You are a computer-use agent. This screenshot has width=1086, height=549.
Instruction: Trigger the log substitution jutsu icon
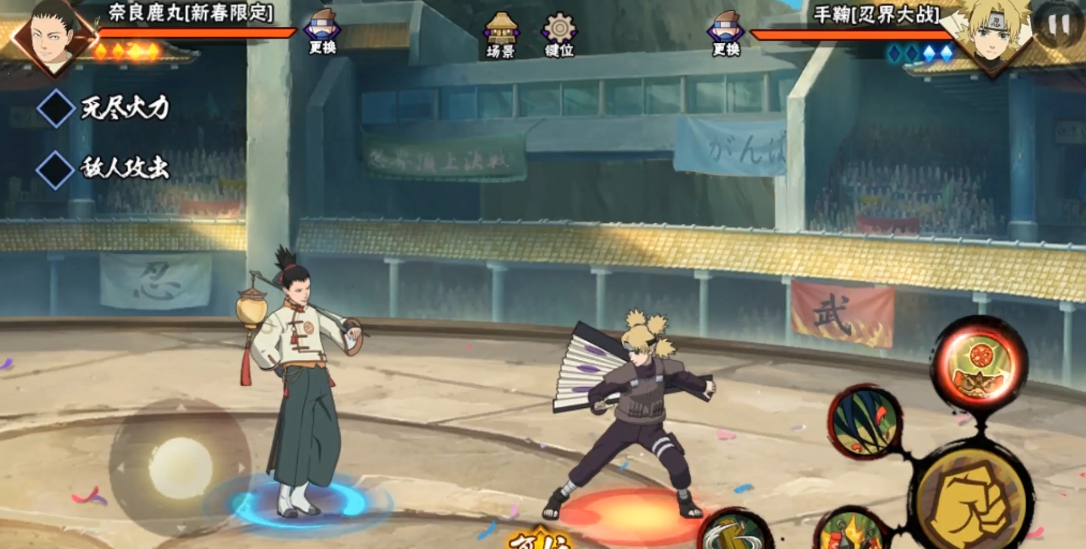tap(733, 530)
